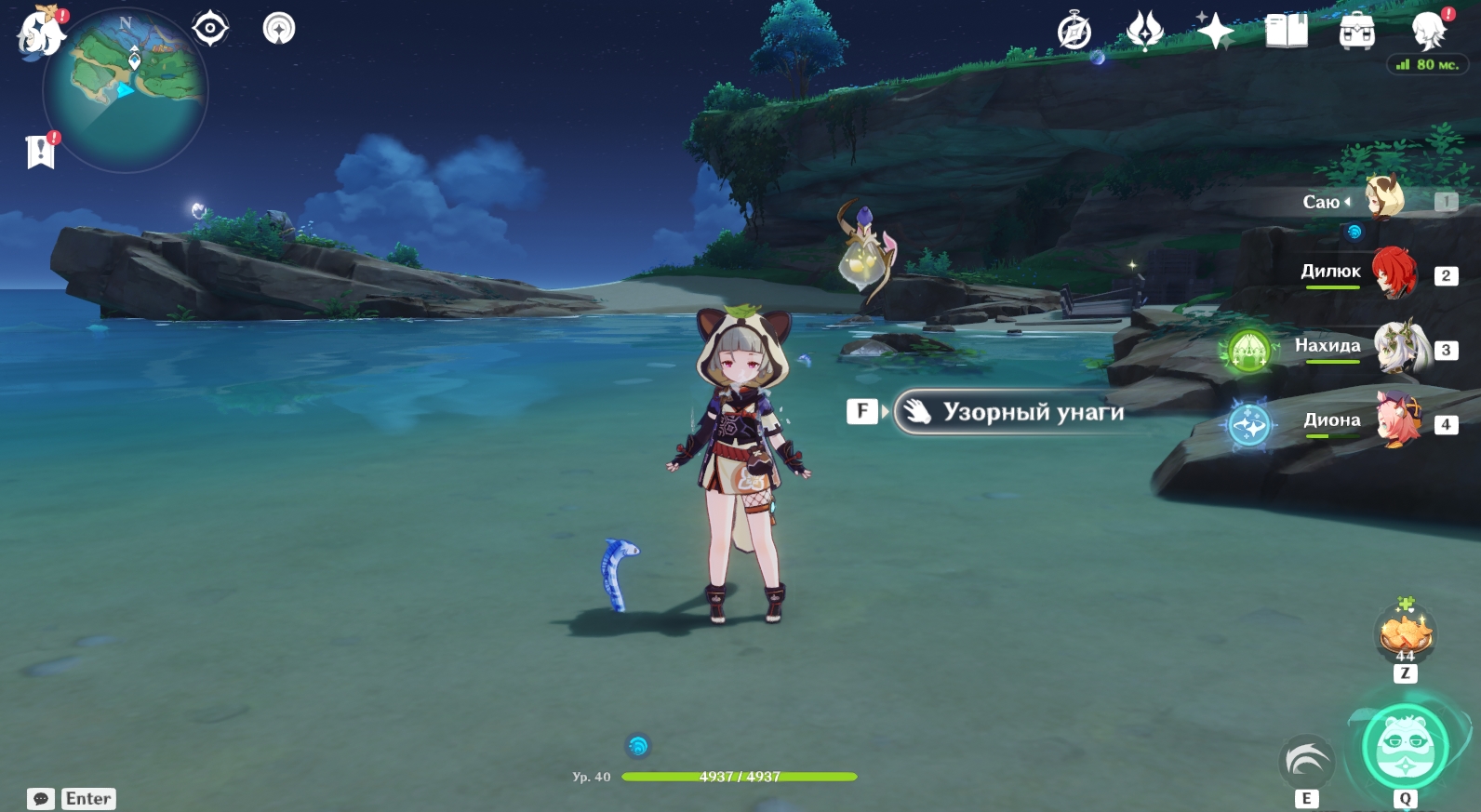This screenshot has width=1481, height=812.
Task: Open the Wish star icon
Action: pyautogui.click(x=1214, y=32)
